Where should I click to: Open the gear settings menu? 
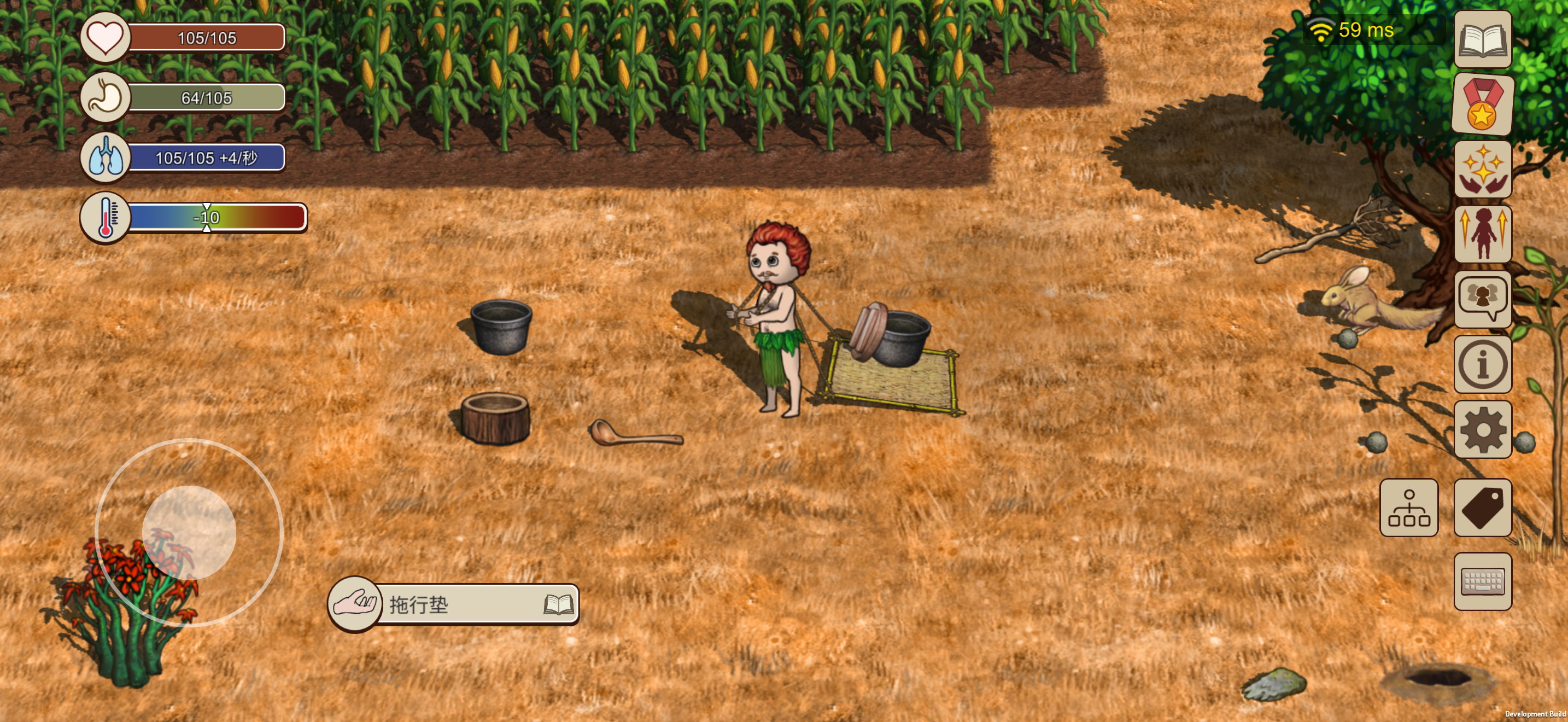coord(1482,429)
